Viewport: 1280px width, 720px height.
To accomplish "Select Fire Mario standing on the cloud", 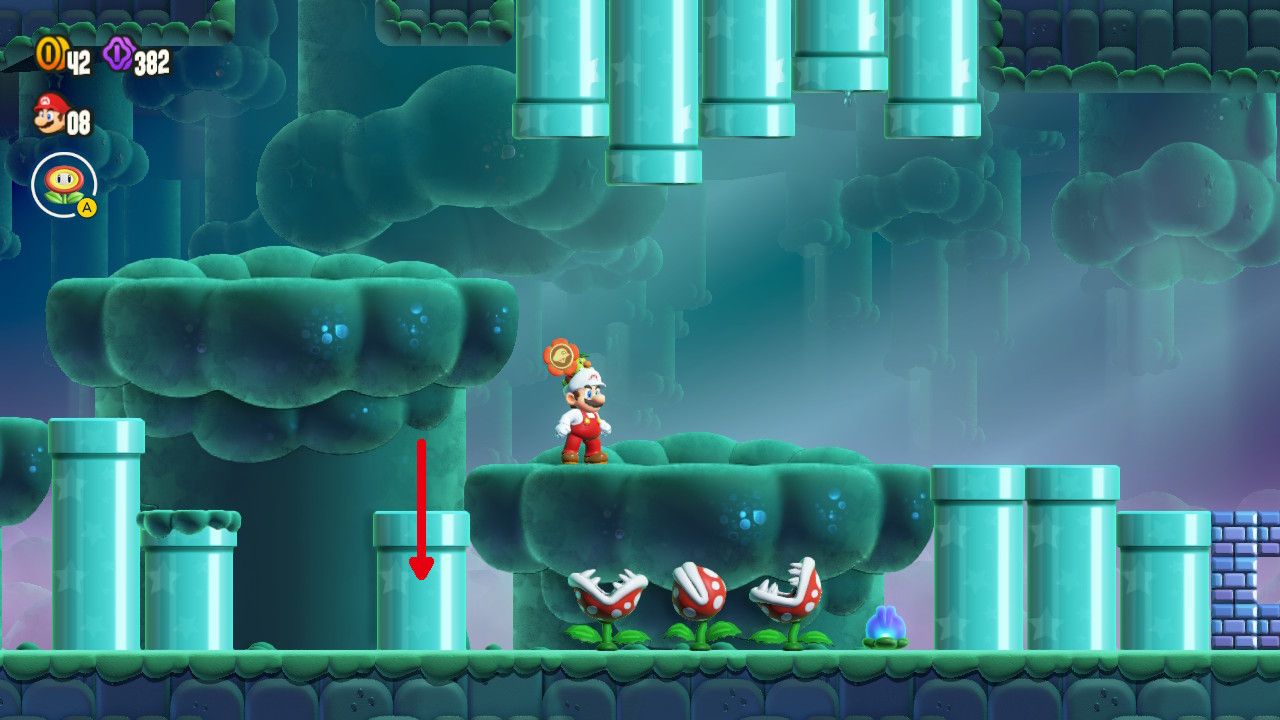I will tap(585, 415).
